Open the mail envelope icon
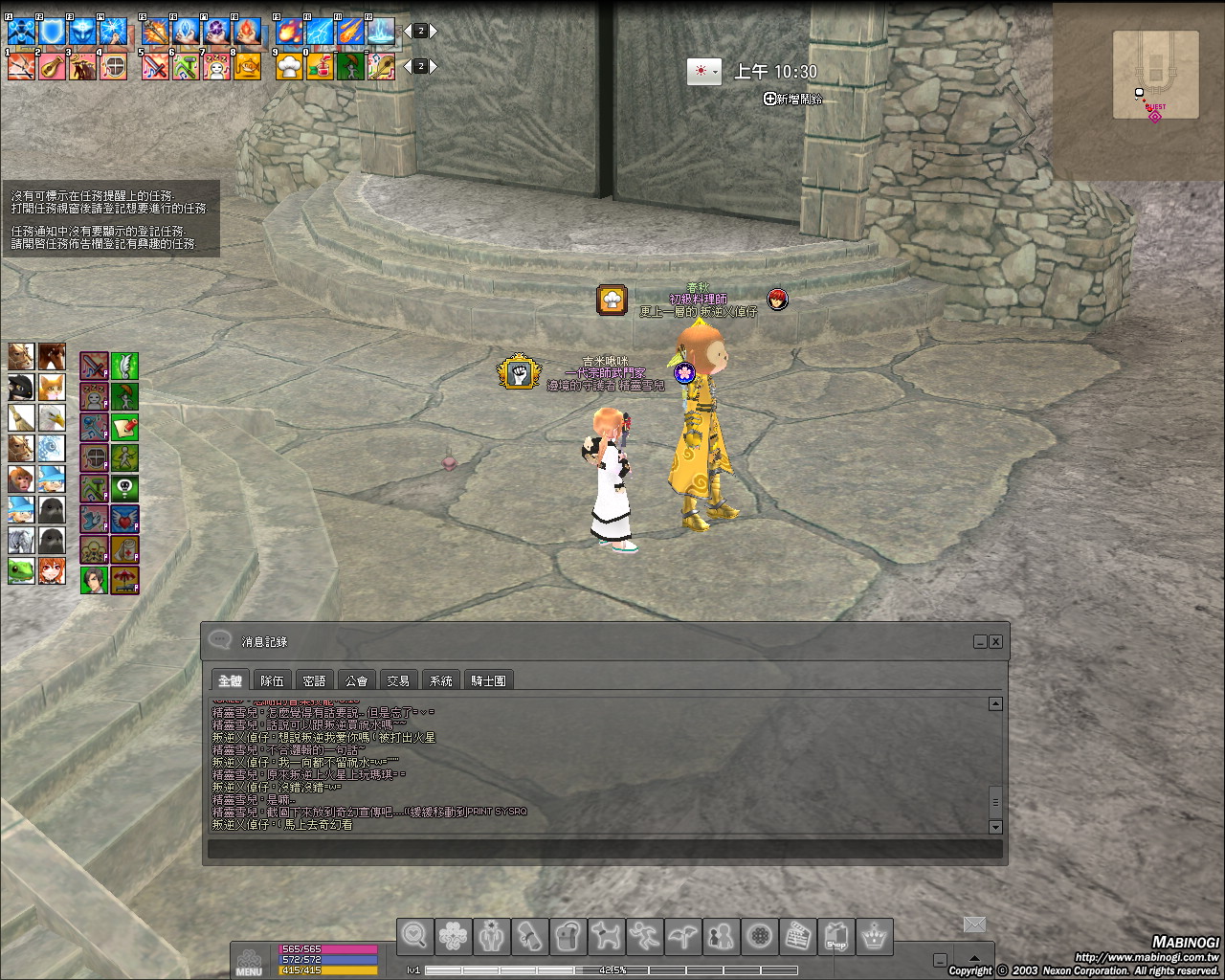1225x980 pixels. coord(974,924)
